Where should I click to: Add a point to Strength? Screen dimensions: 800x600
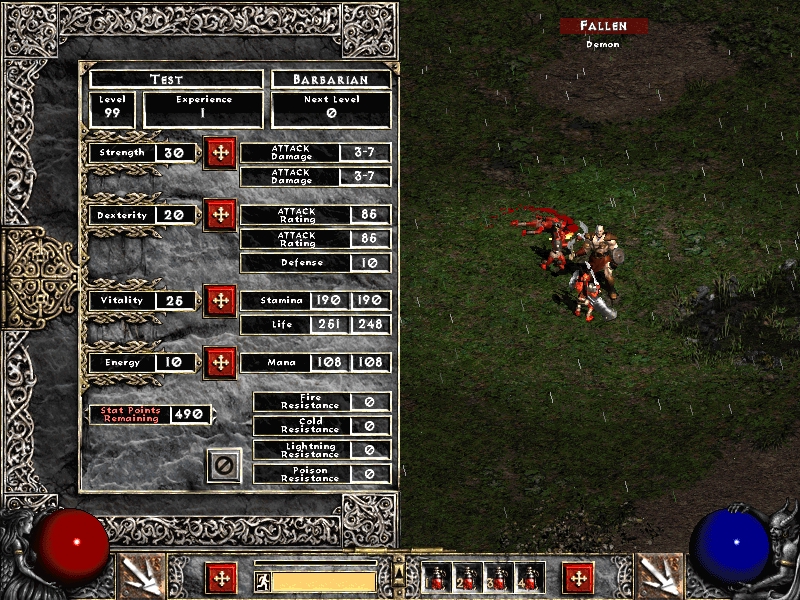click(220, 153)
